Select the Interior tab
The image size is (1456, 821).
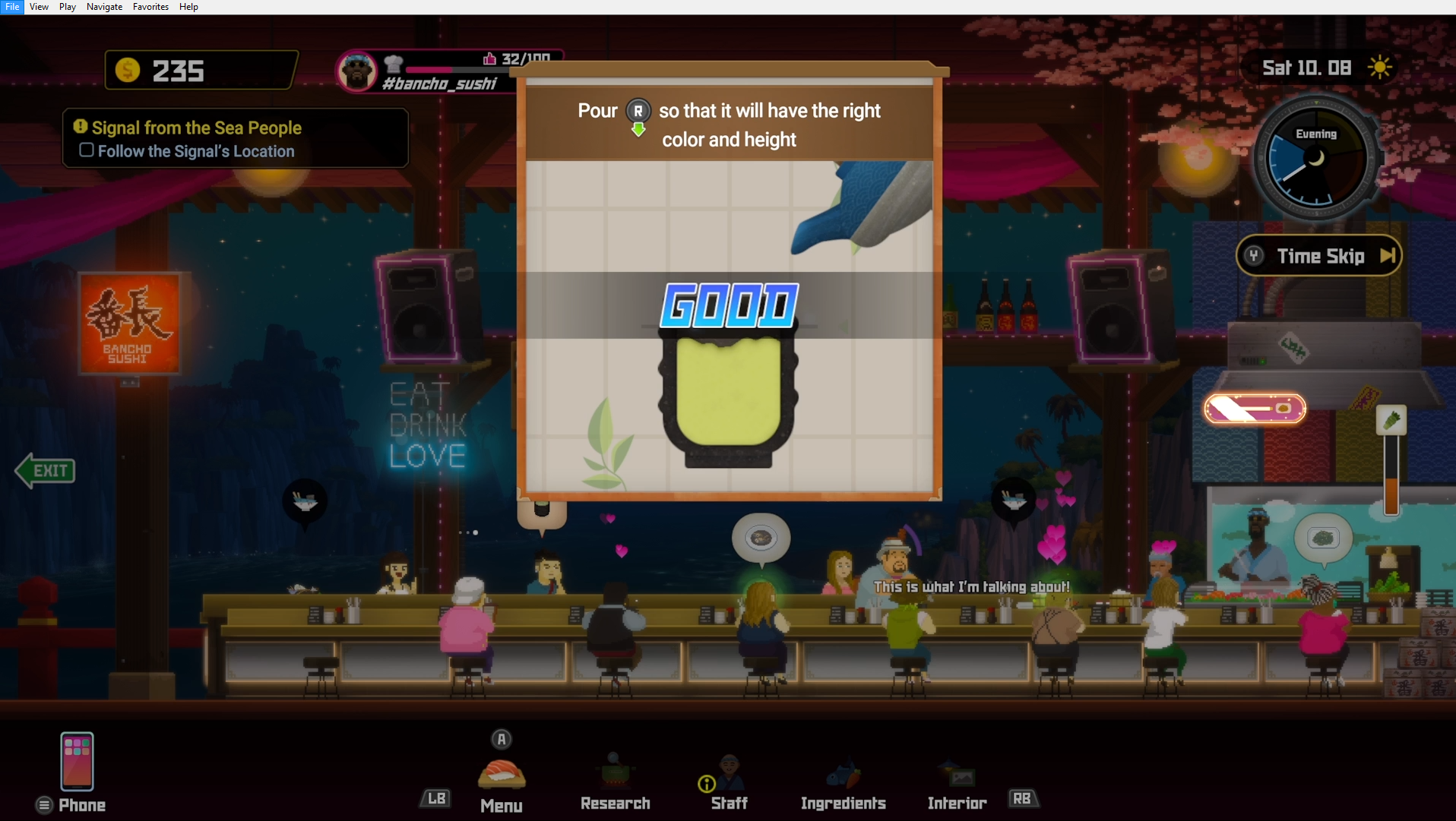coord(957,782)
